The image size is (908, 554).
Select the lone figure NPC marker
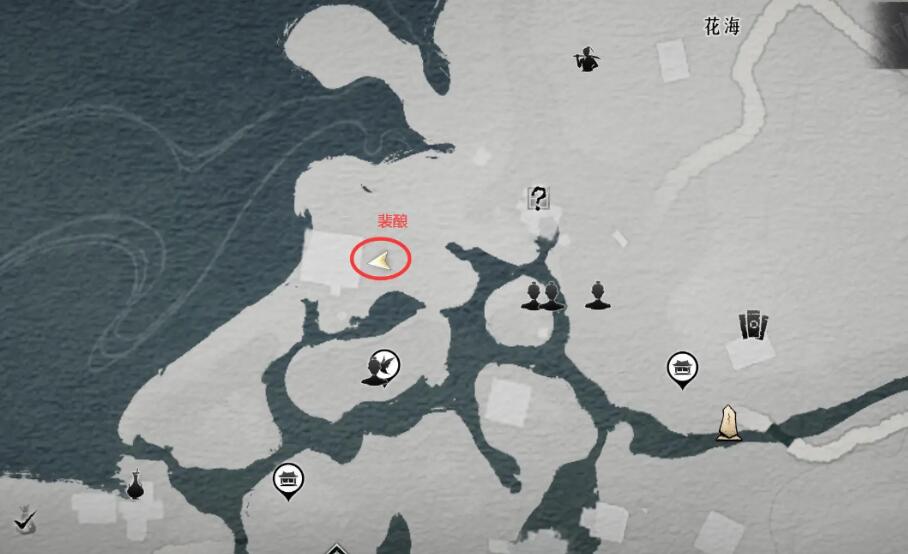coord(597,295)
